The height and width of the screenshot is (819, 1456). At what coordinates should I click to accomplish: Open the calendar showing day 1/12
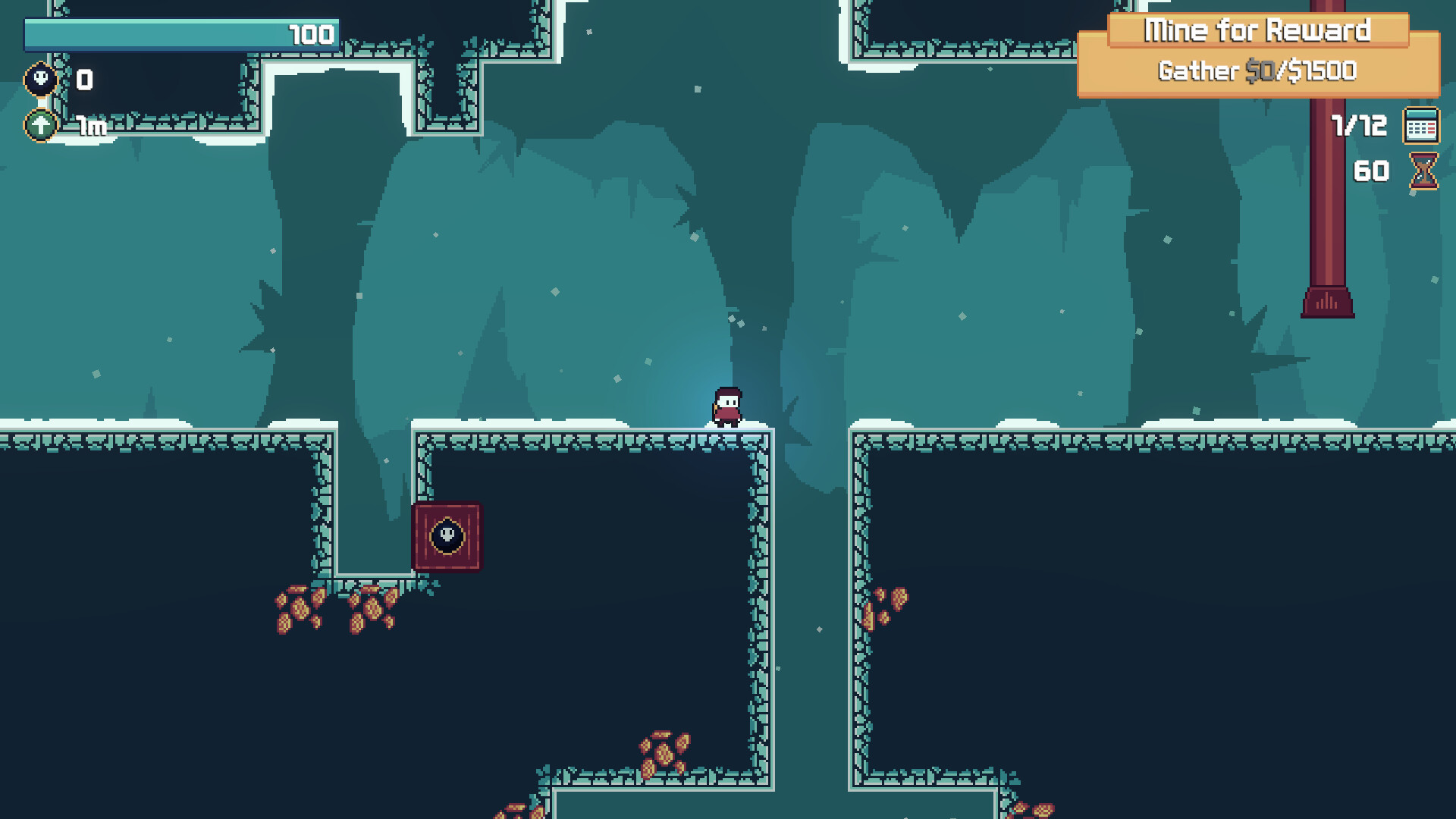1420,125
